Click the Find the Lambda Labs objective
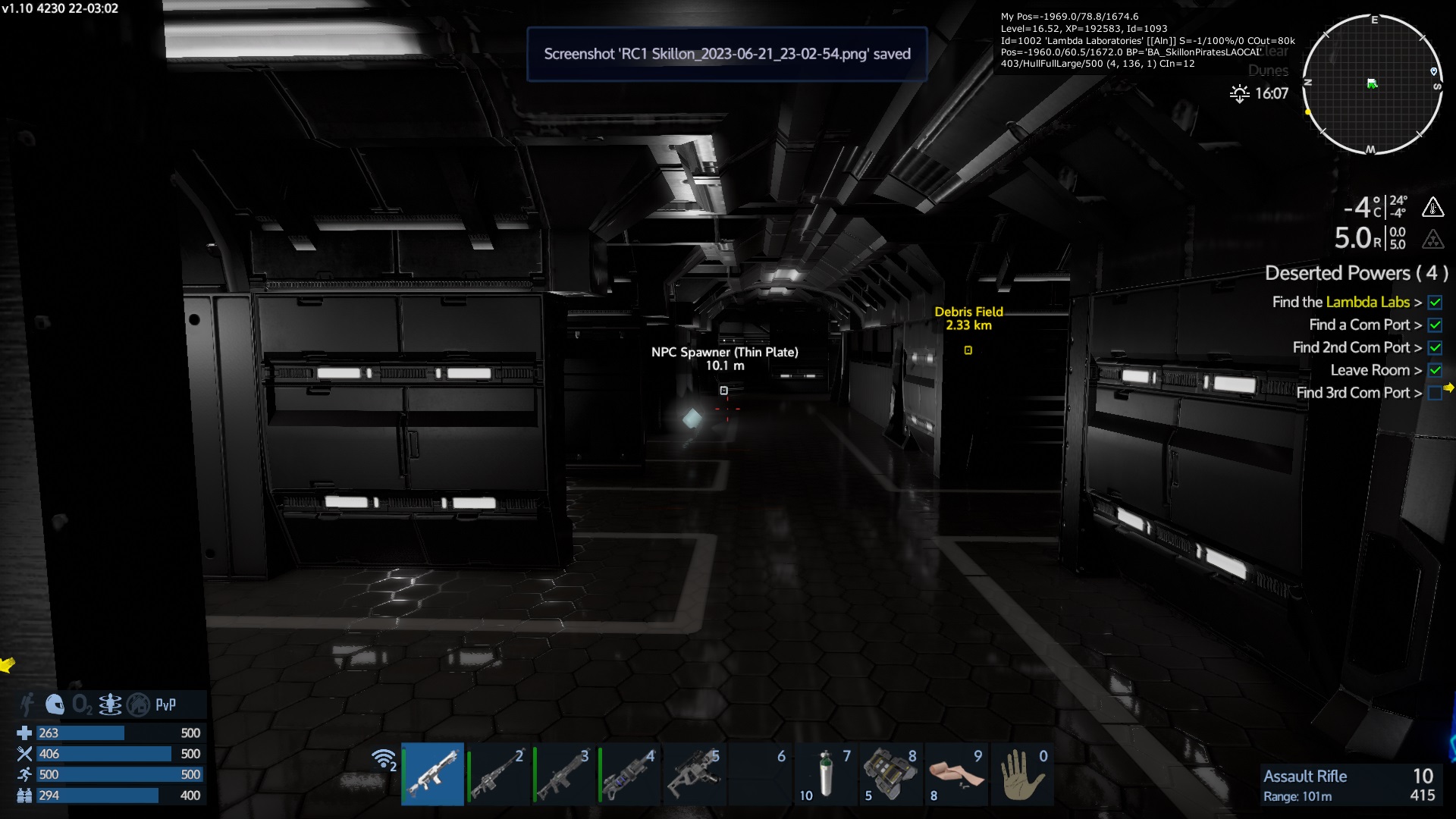Image resolution: width=1456 pixels, height=819 pixels. pyautogui.click(x=1341, y=302)
